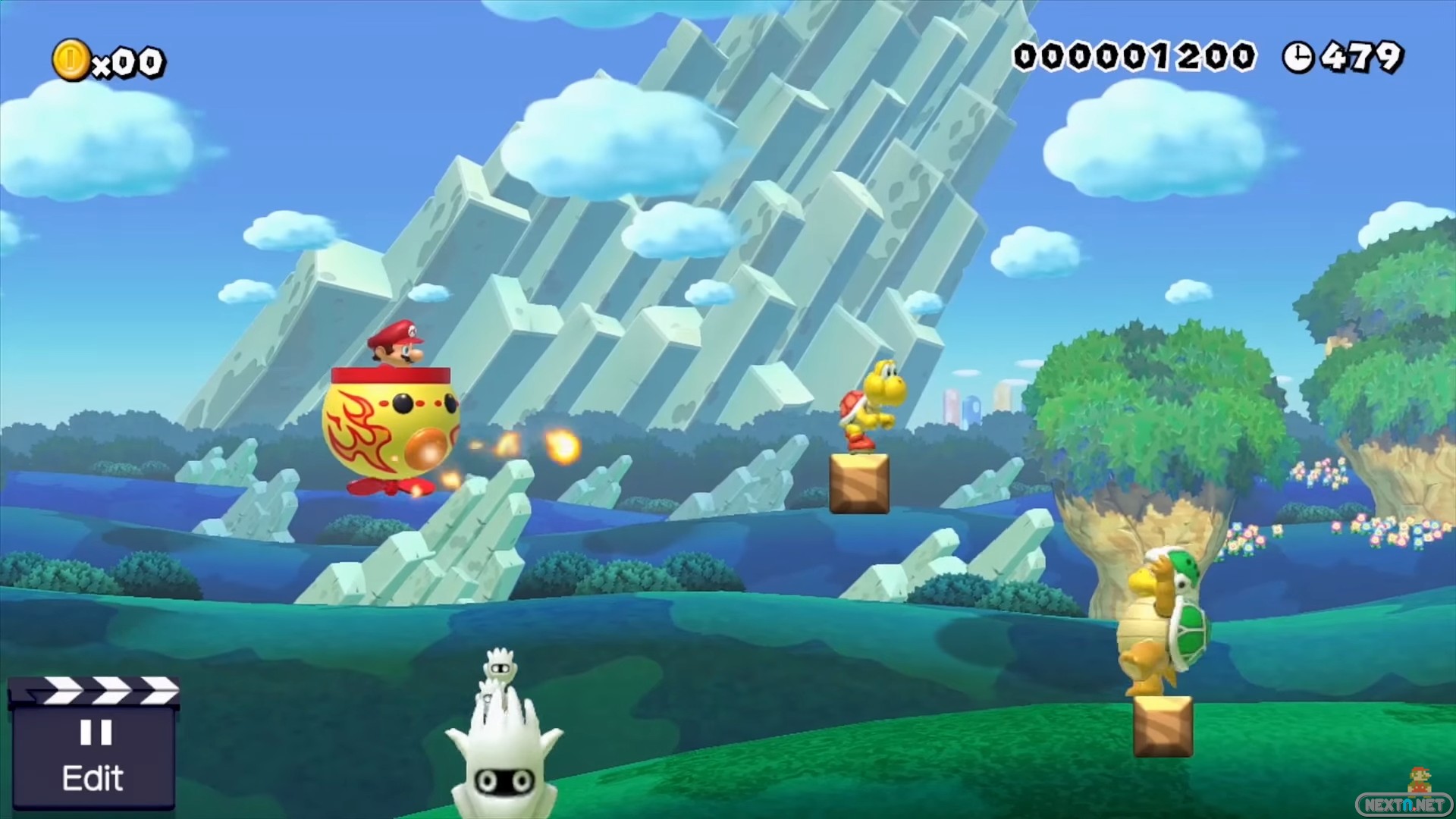Switch to Edit mode with the clapperboard button

(x=93, y=747)
